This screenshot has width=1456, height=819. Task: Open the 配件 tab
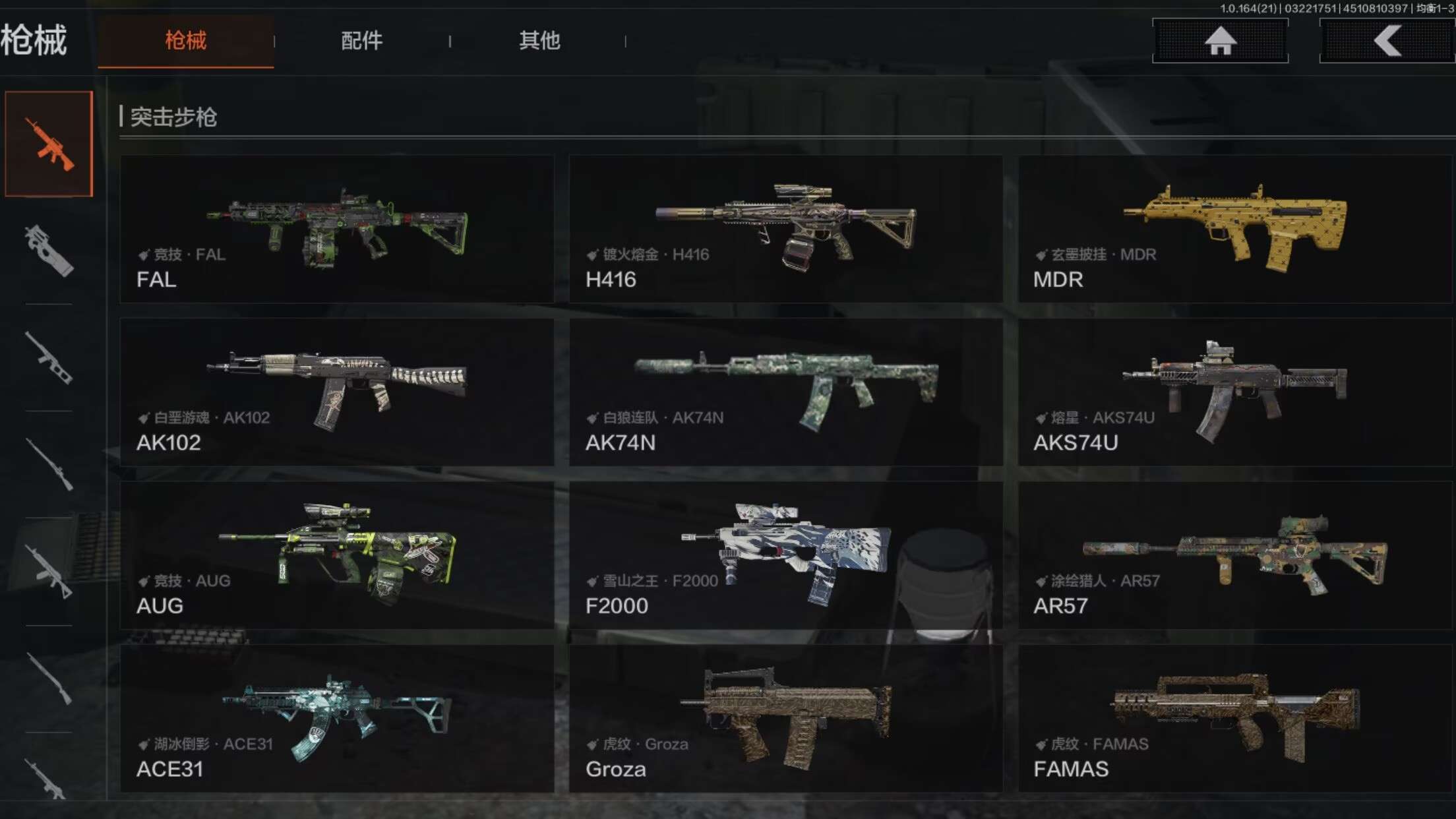tap(361, 41)
